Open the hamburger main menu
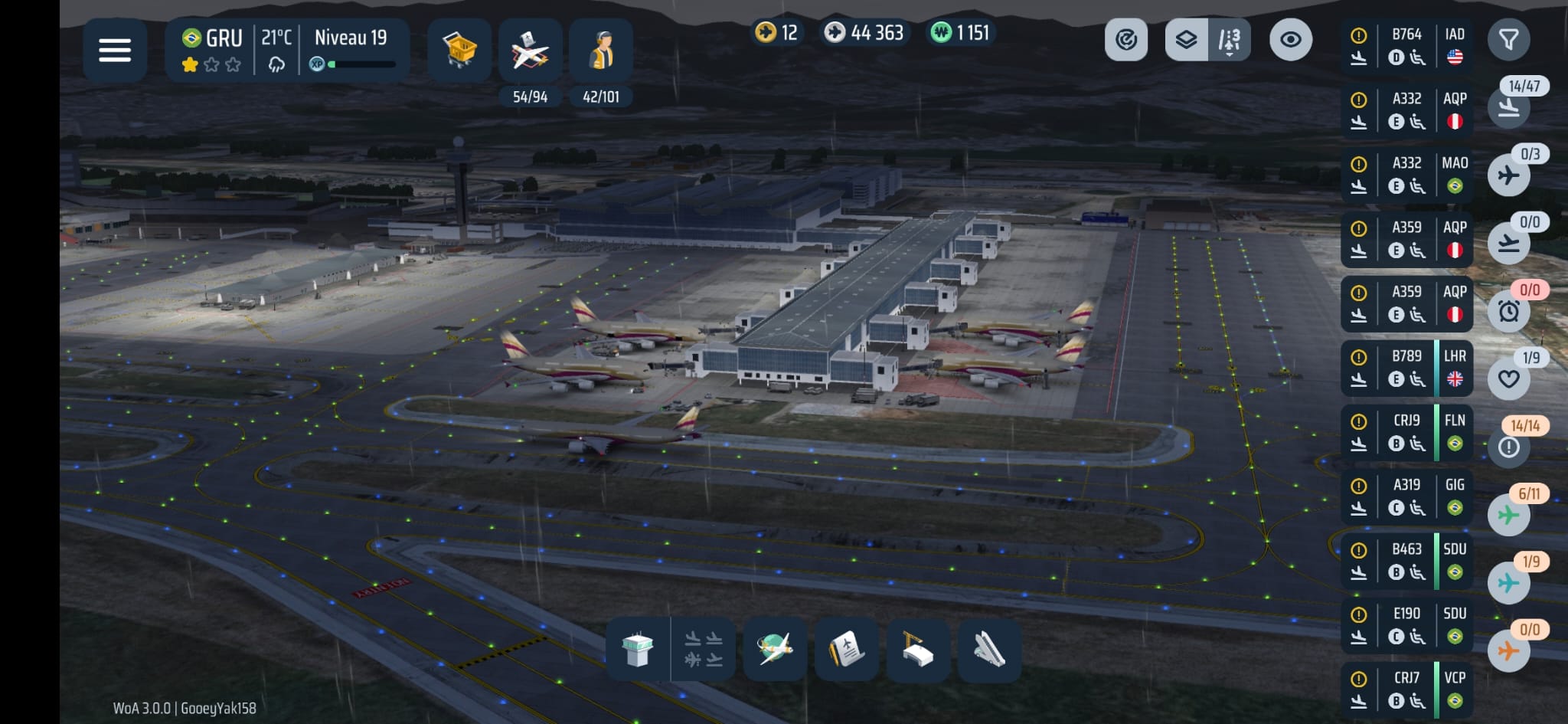1568x724 pixels. click(x=115, y=51)
